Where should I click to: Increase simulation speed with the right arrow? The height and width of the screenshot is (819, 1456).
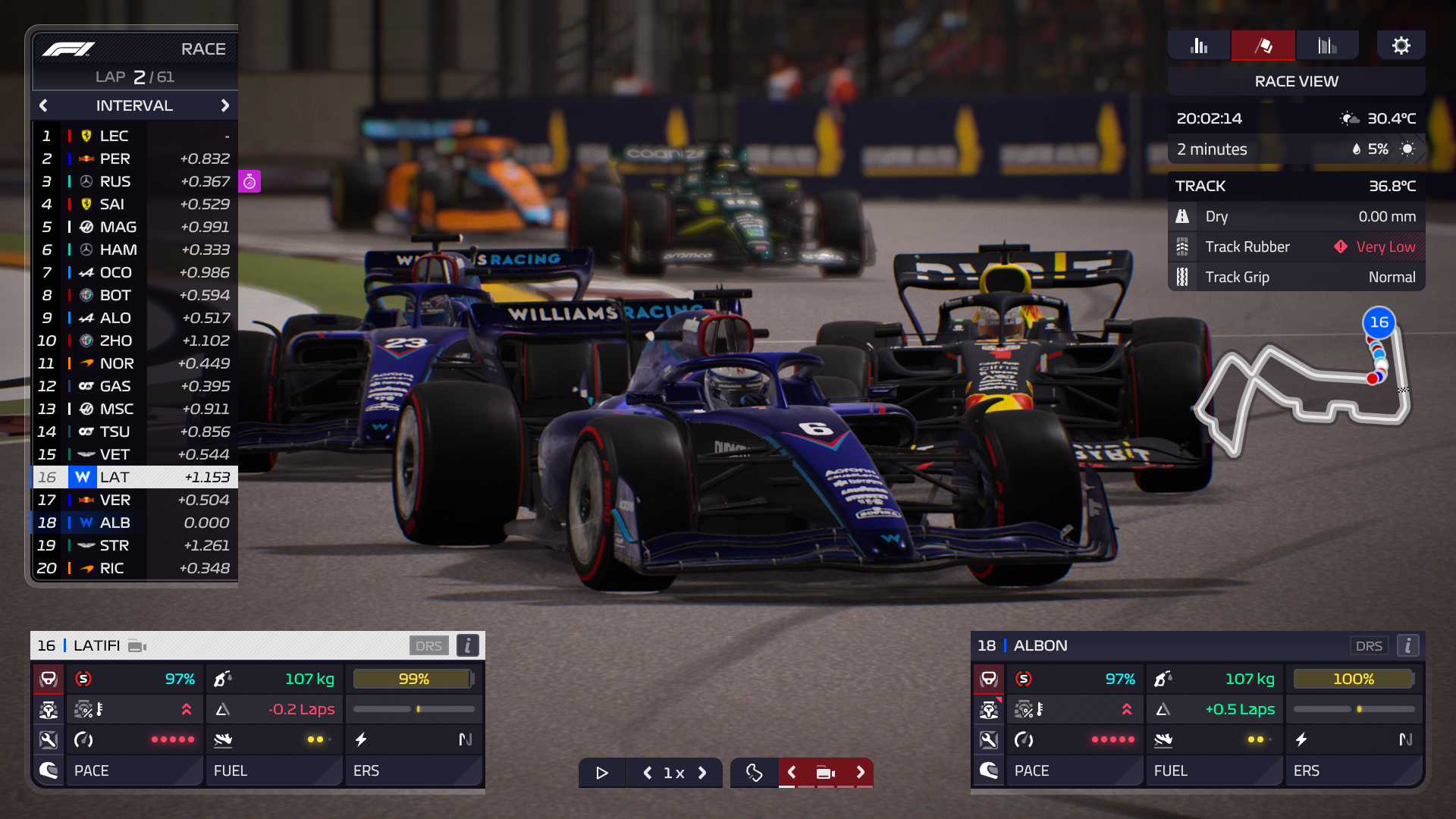[703, 773]
